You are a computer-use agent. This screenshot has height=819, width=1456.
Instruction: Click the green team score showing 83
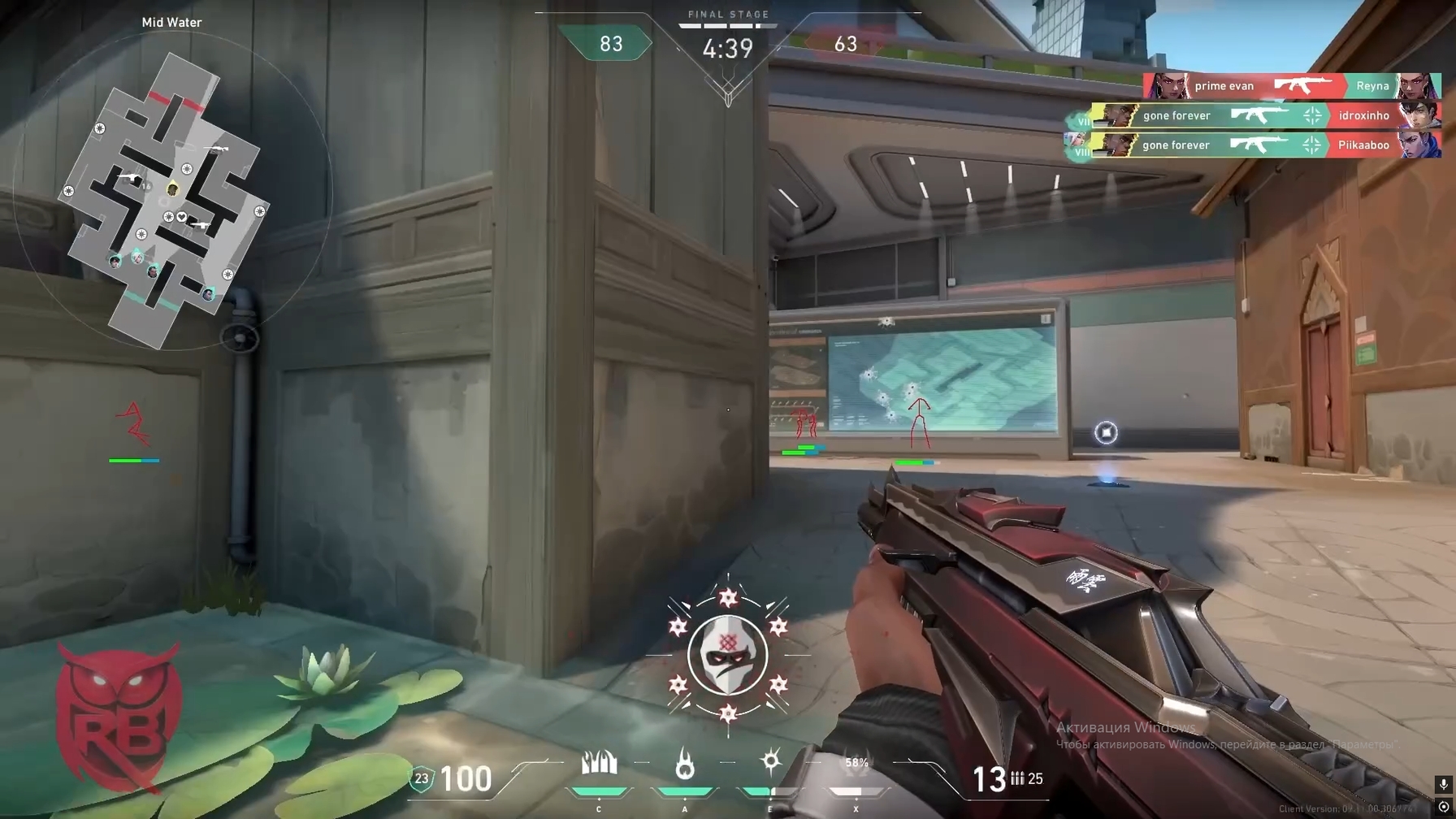[609, 45]
